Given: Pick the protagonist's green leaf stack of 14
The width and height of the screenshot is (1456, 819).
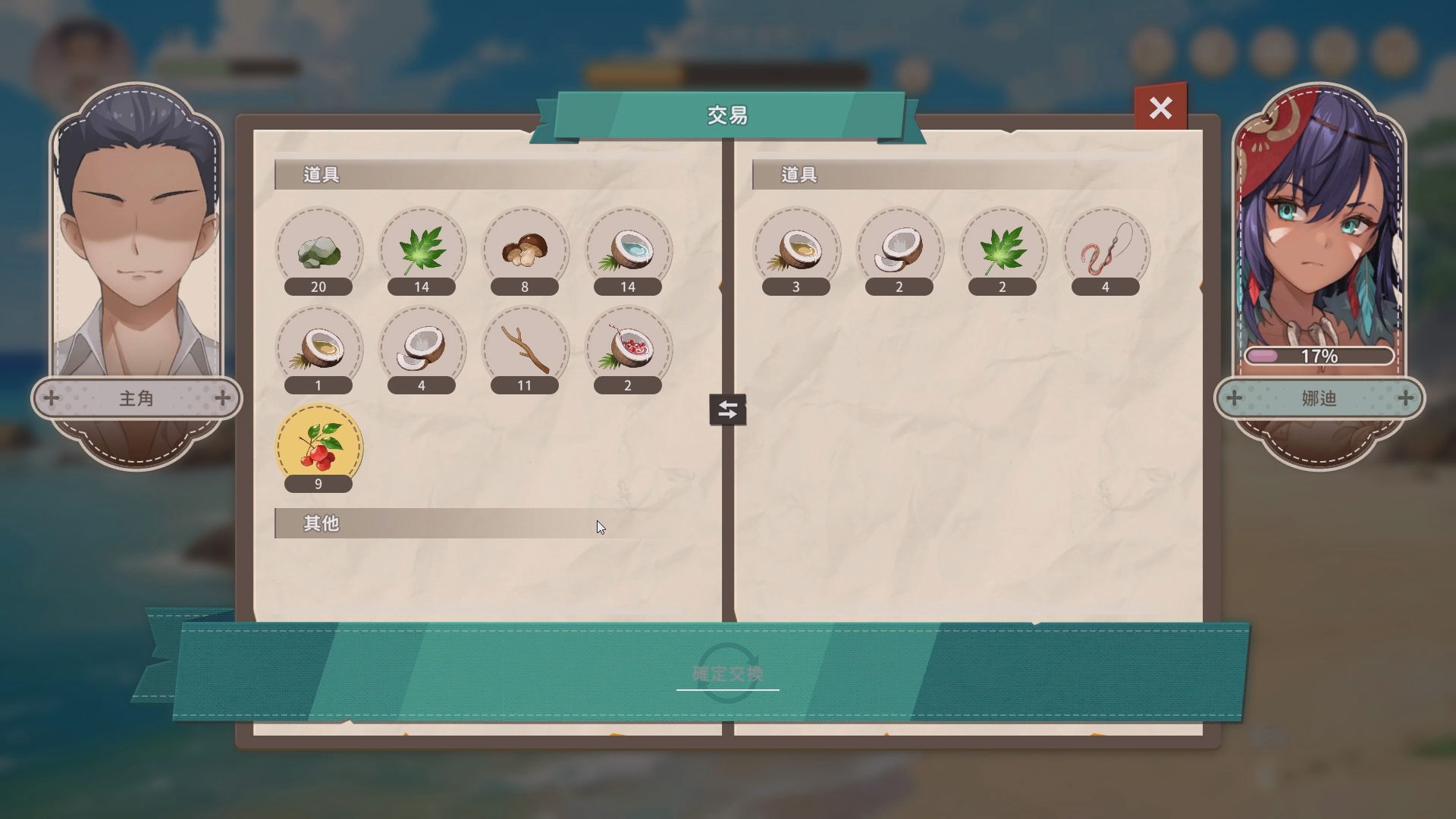Looking at the screenshot, I should 422,251.
